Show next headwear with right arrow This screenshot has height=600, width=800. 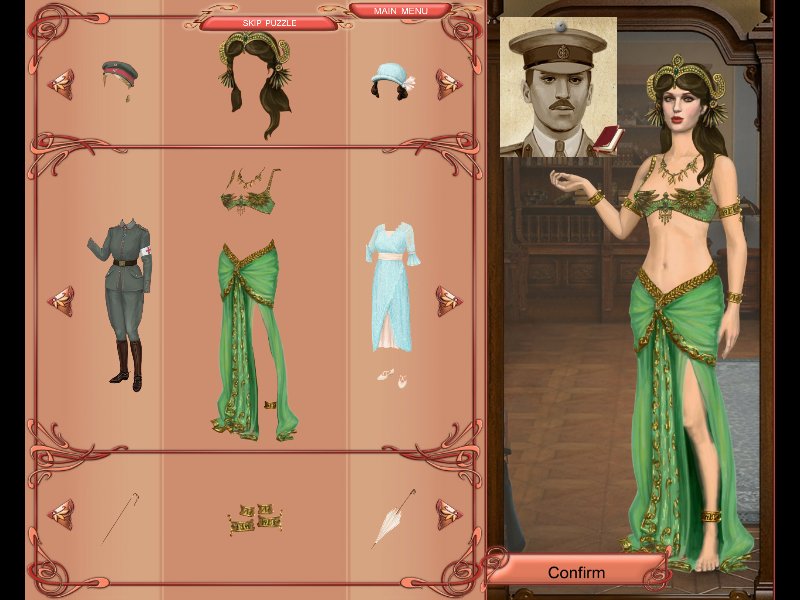point(449,84)
